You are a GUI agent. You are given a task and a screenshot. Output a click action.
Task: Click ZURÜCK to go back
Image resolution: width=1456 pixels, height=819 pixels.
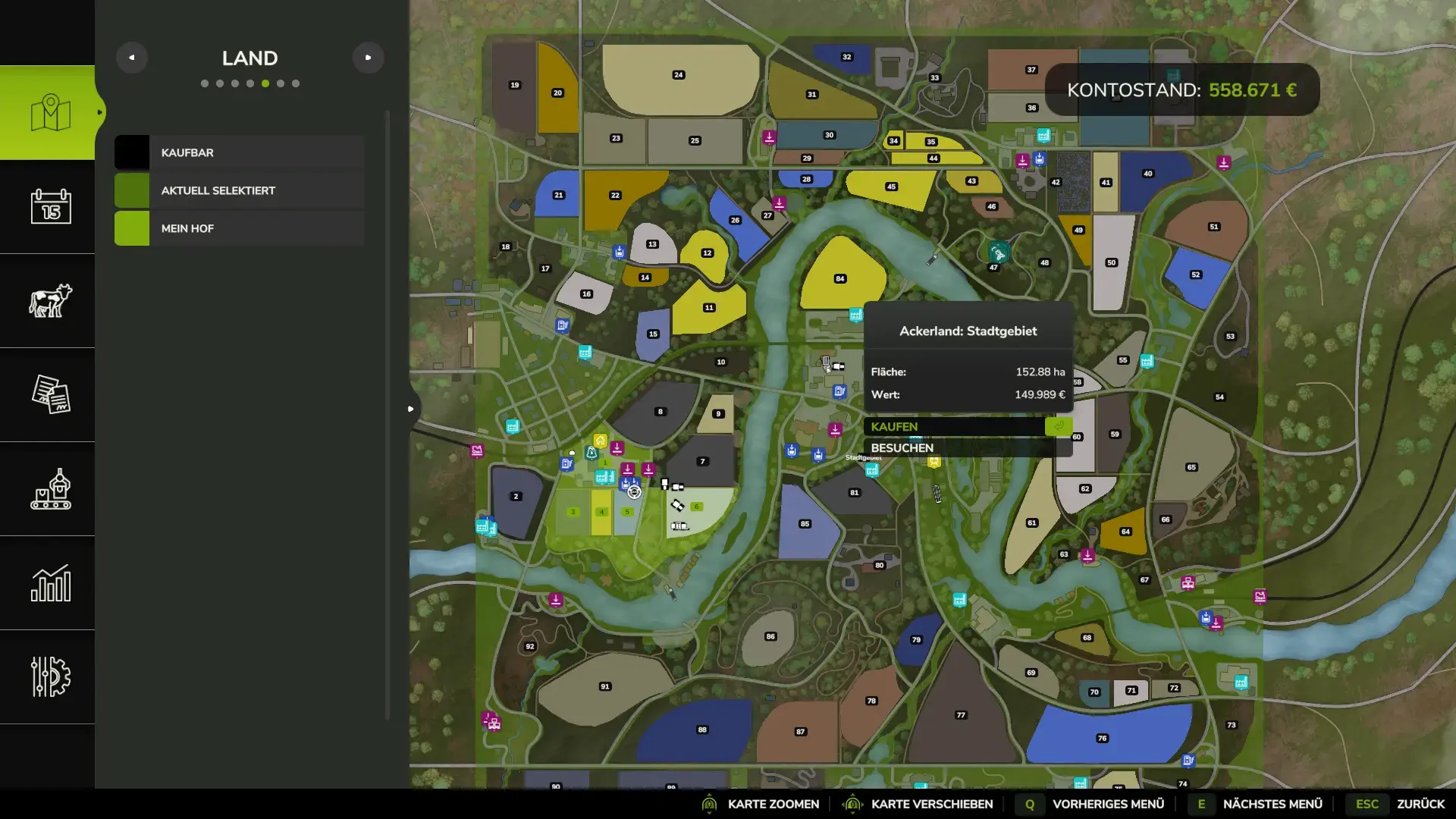[1420, 804]
